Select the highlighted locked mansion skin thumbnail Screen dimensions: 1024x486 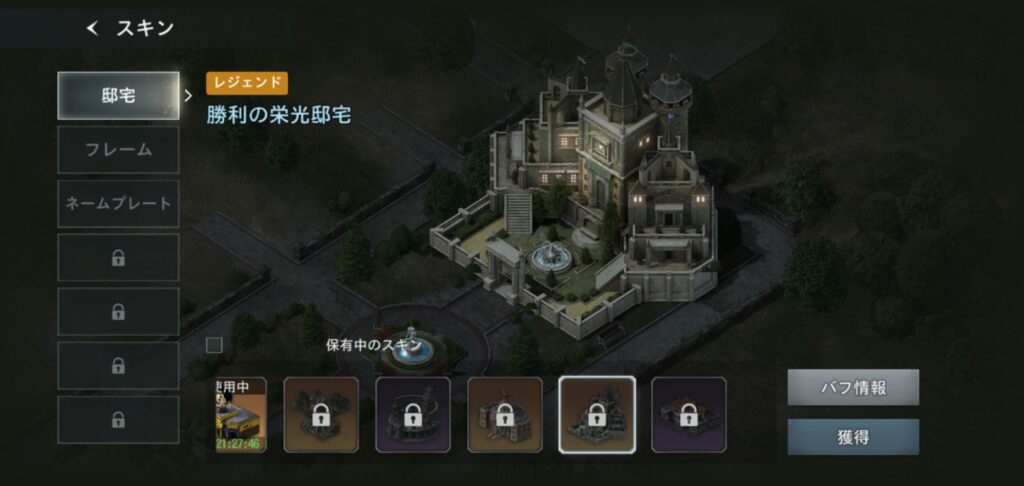[596, 415]
